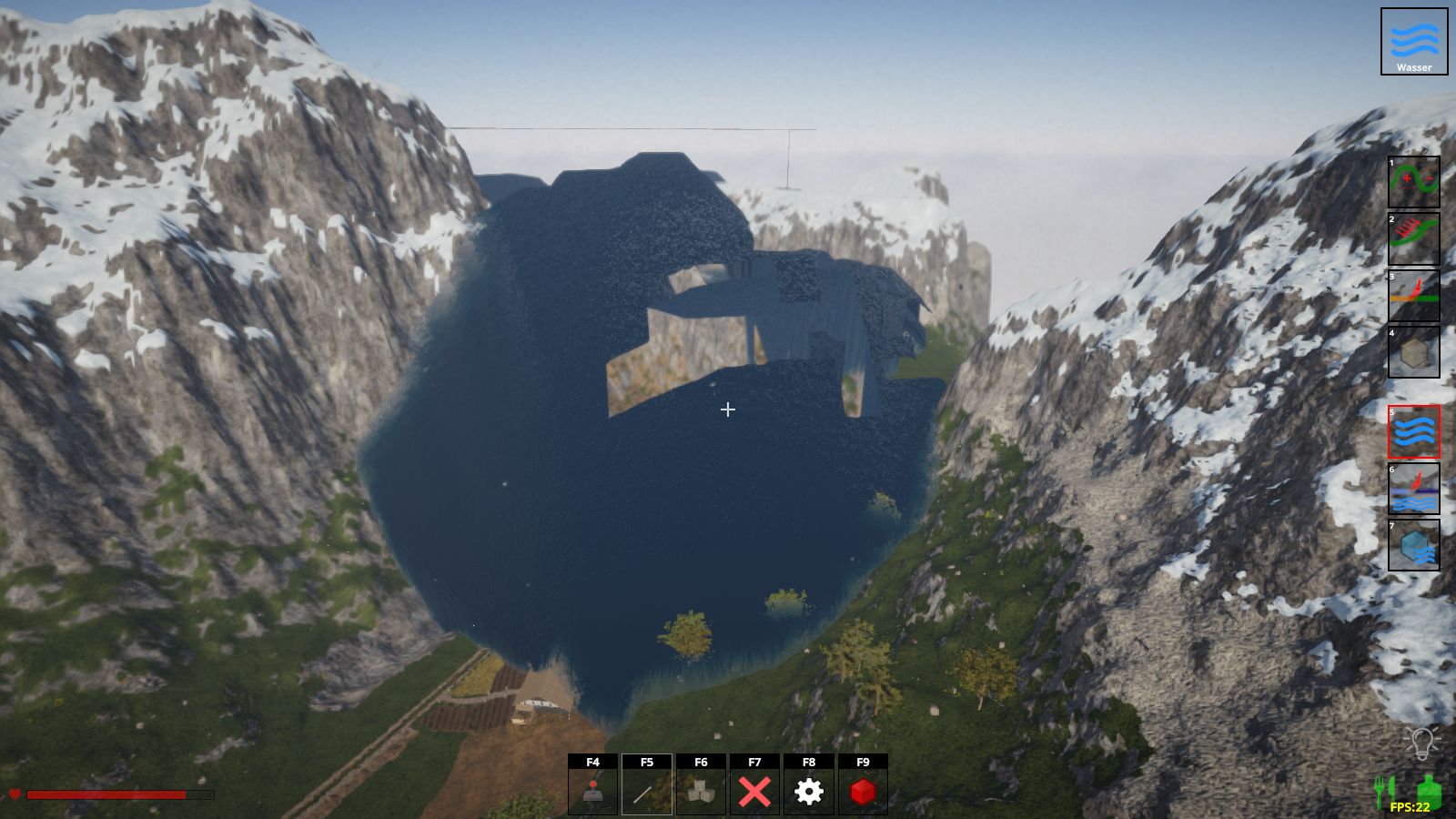Choose the water level brush tool
Screen dimensions: 1456x819
coord(1413,489)
